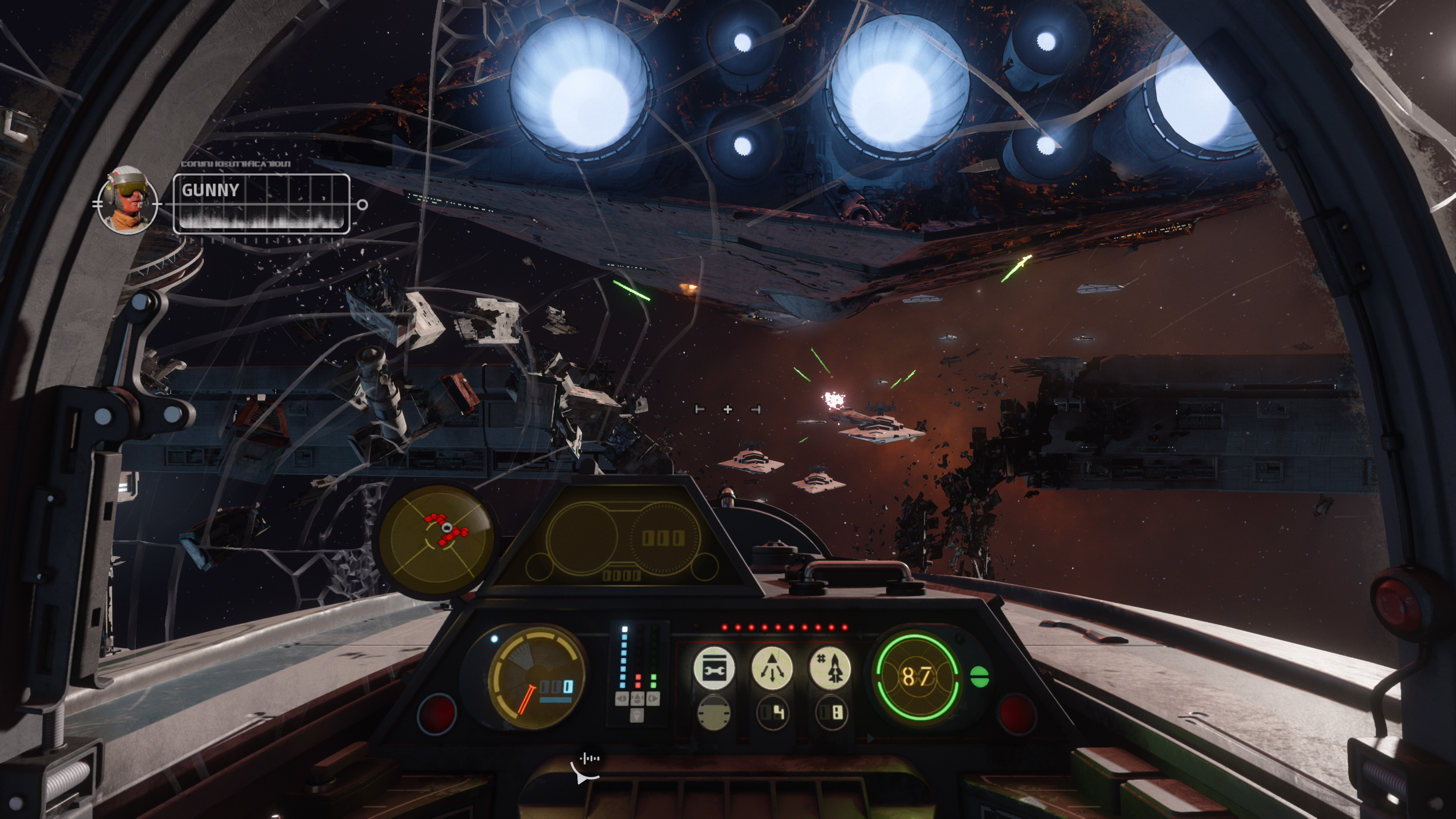Click the circular radar scope
This screenshot has width=1456, height=819.
pos(436,538)
